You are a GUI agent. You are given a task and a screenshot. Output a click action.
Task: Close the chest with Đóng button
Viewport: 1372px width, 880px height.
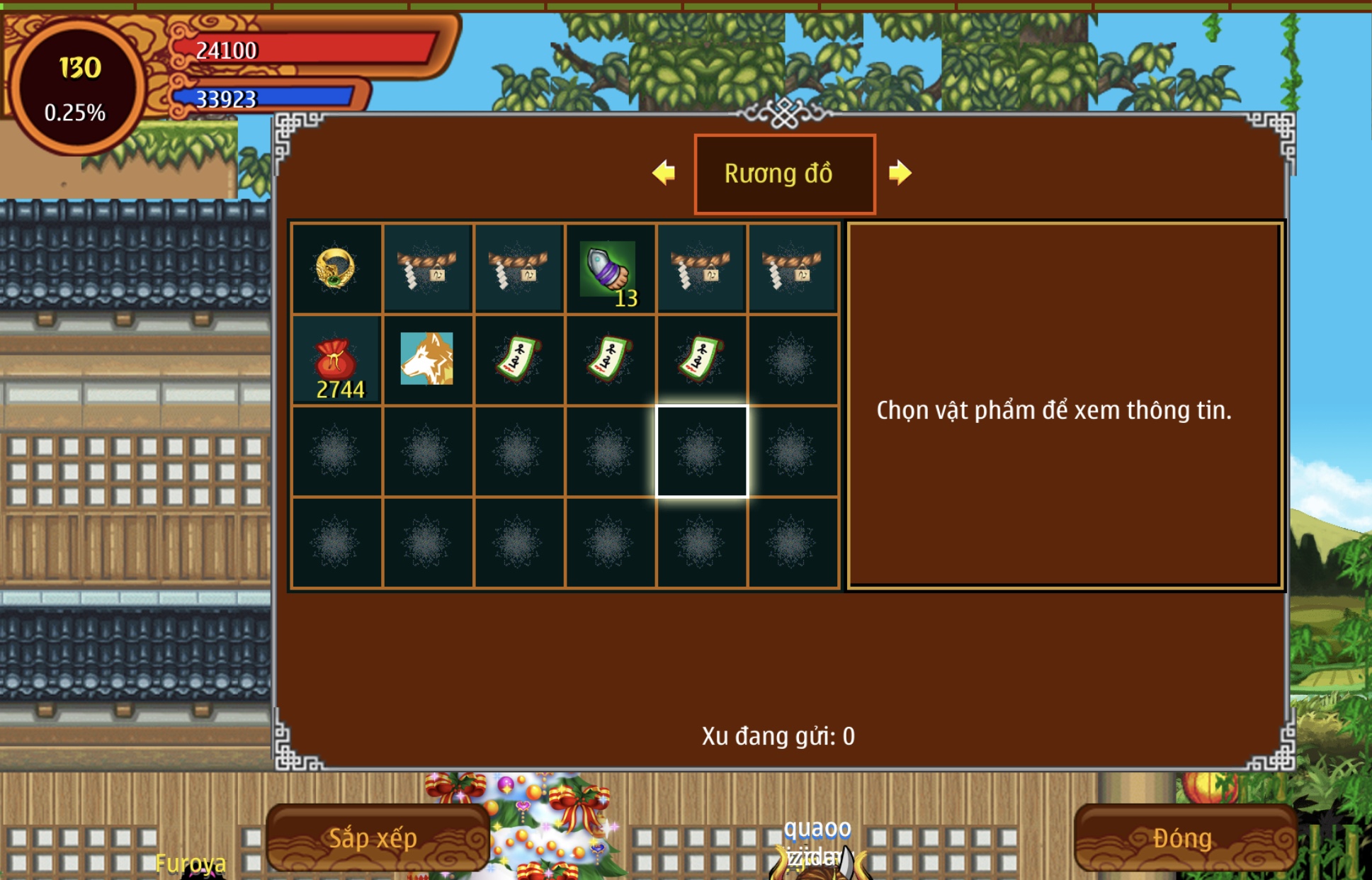coord(1182,838)
